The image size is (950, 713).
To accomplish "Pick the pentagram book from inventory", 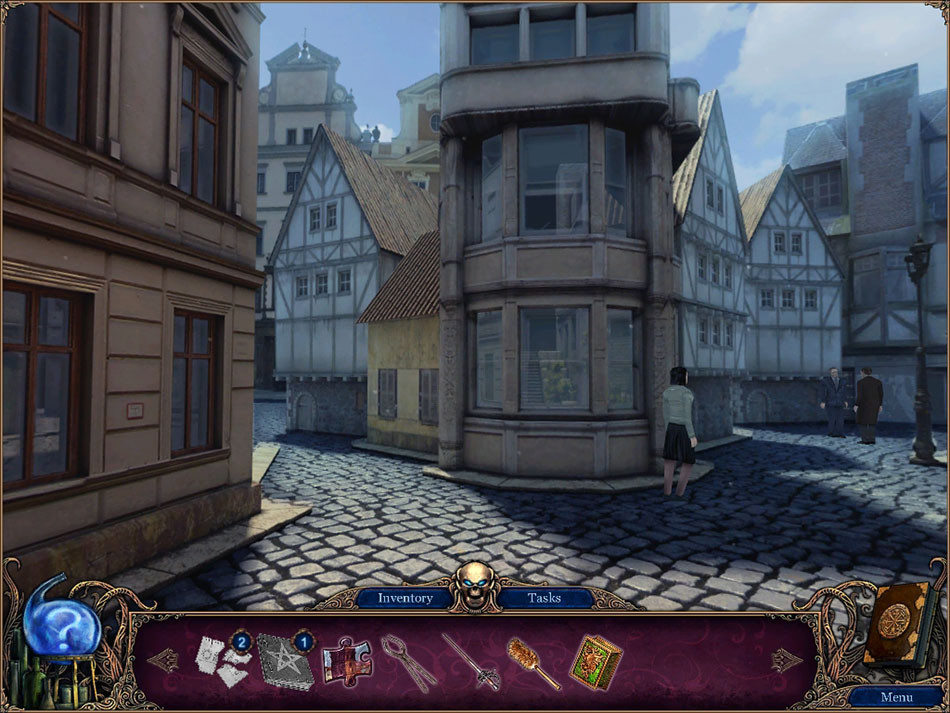I will 284,662.
